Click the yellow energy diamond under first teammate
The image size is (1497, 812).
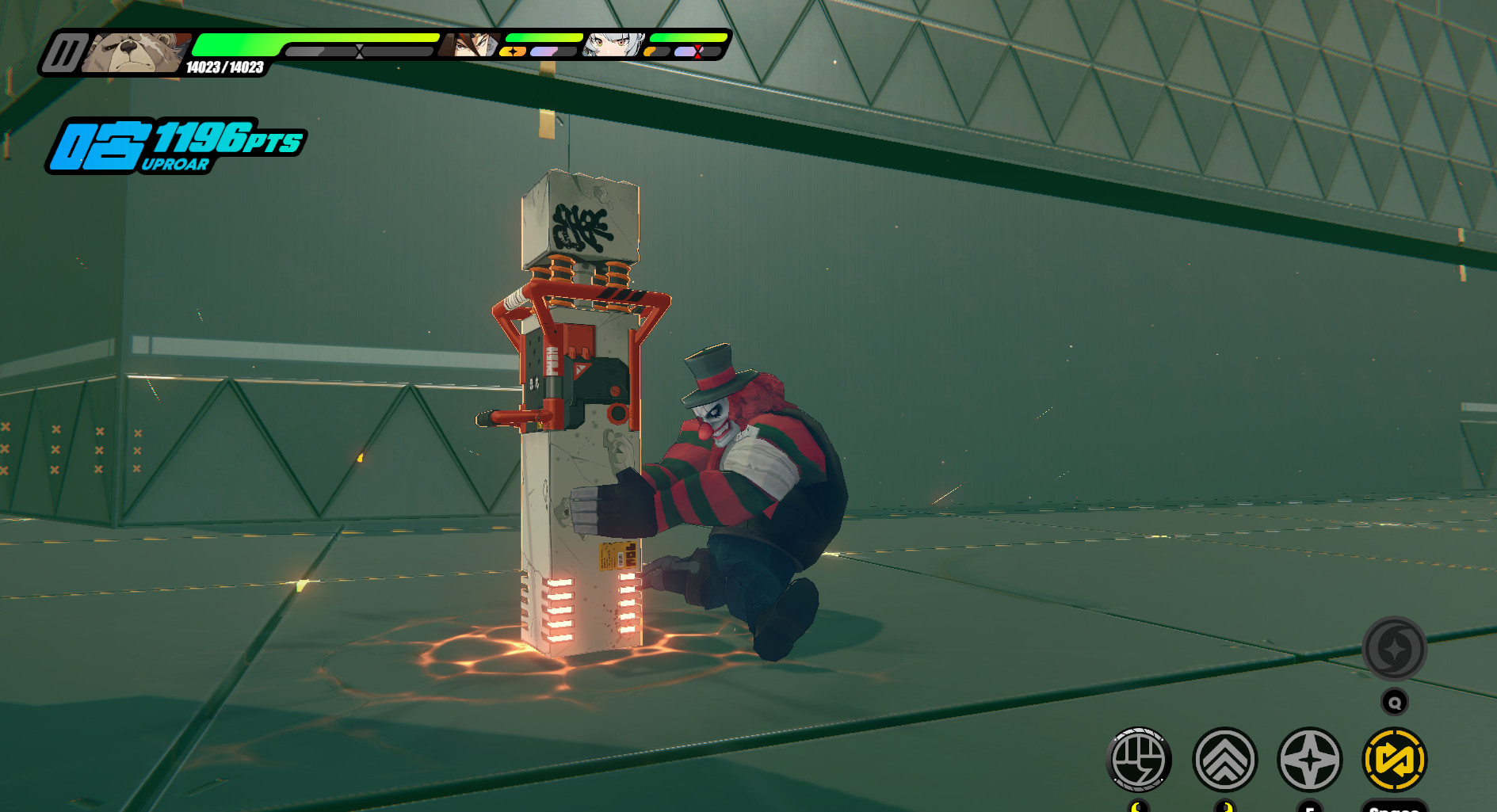tap(513, 51)
